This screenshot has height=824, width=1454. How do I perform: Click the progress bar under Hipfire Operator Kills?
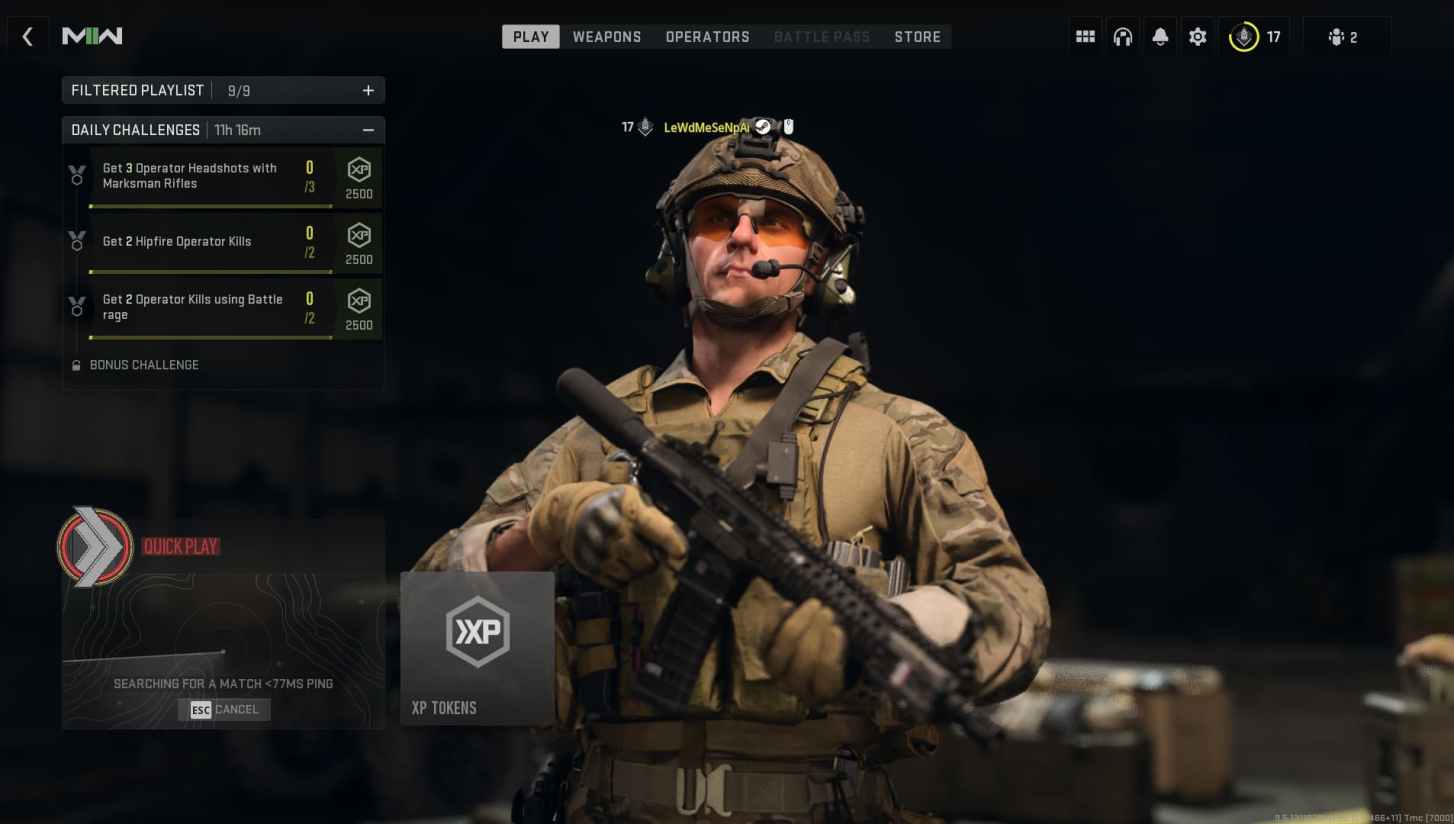[x=210, y=269]
